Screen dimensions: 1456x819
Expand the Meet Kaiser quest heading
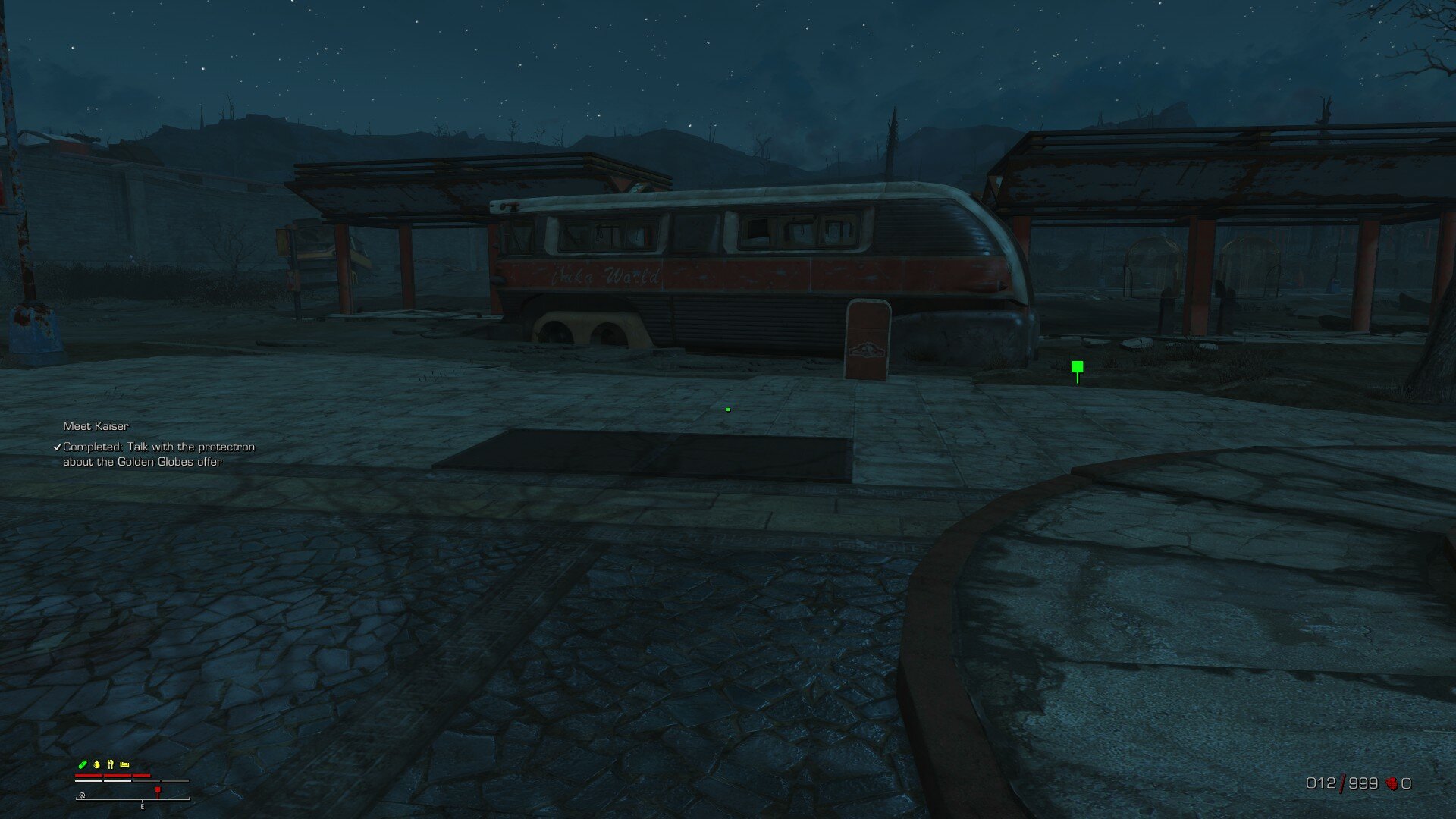[96, 427]
